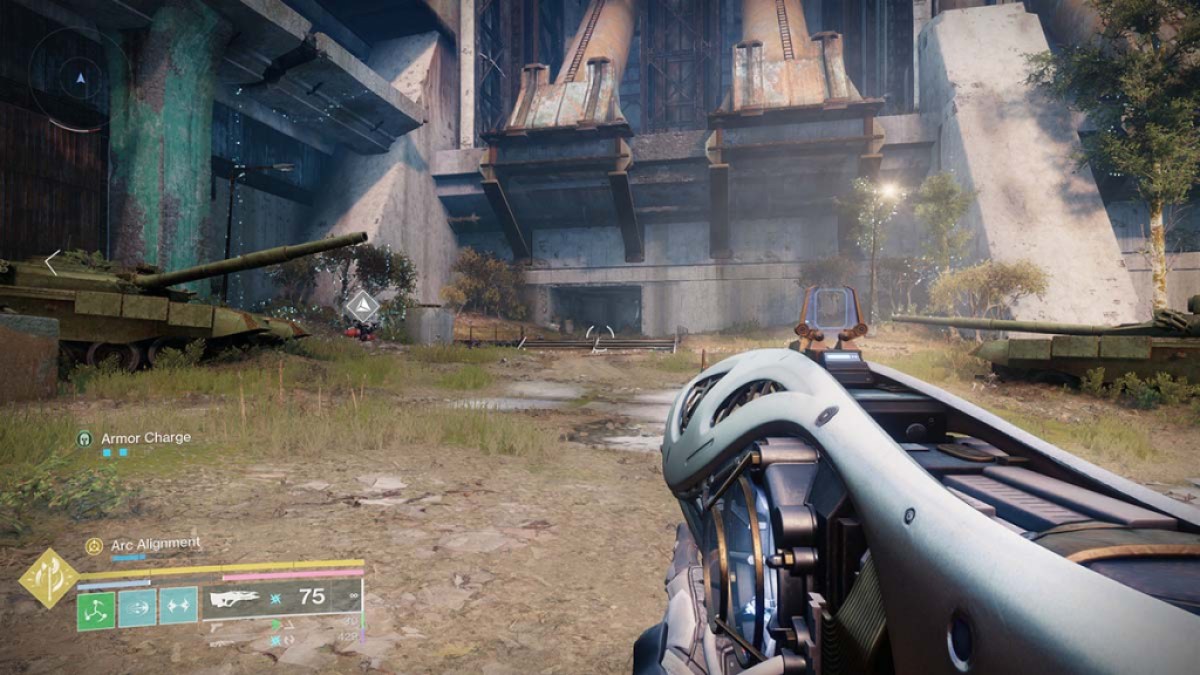This screenshot has height=675, width=1200.
Task: Click the diamond waypoint objective marker
Action: (x=362, y=305)
